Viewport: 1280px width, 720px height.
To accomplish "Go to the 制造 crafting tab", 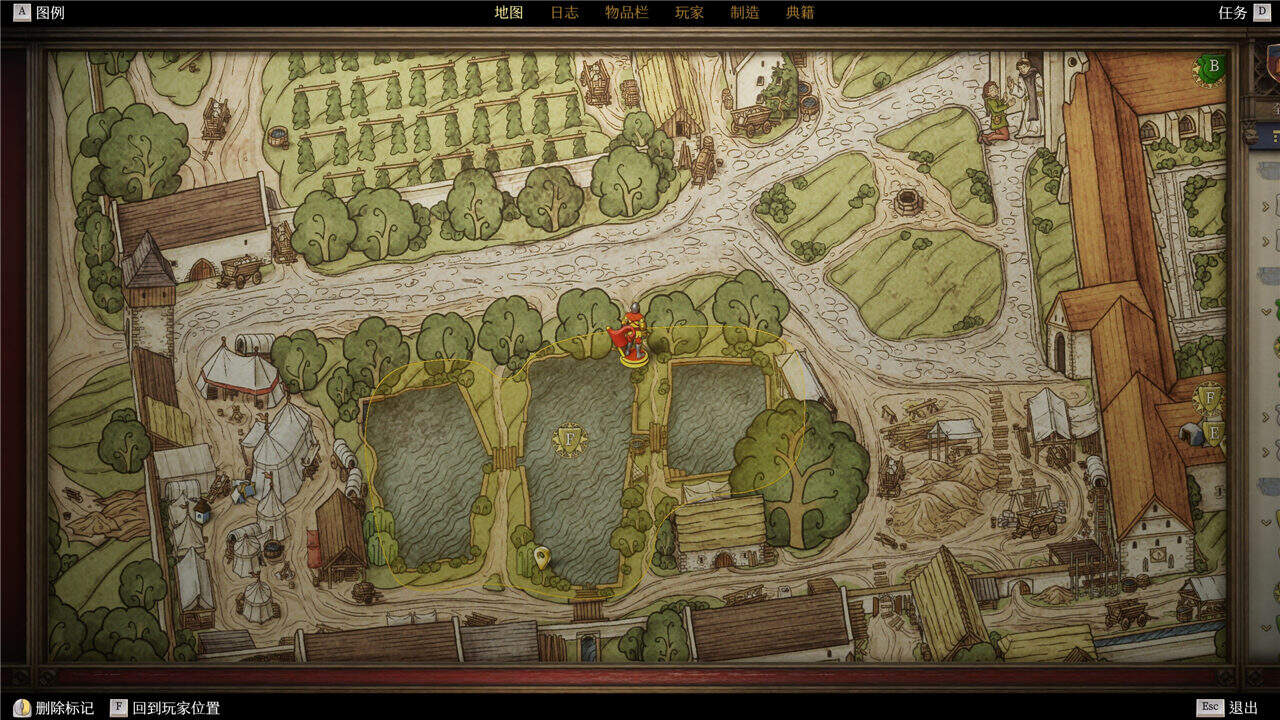I will coord(744,13).
